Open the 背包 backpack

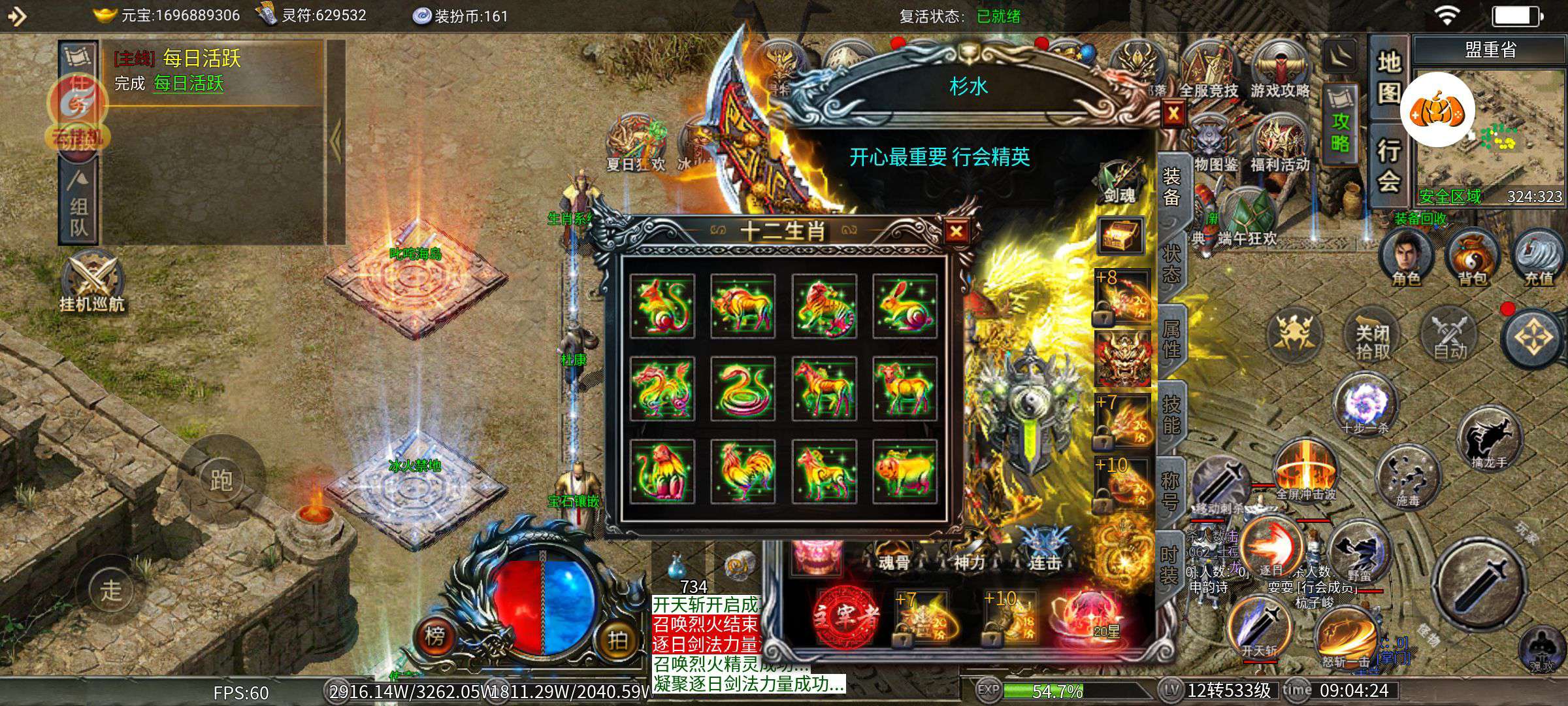(x=1473, y=259)
